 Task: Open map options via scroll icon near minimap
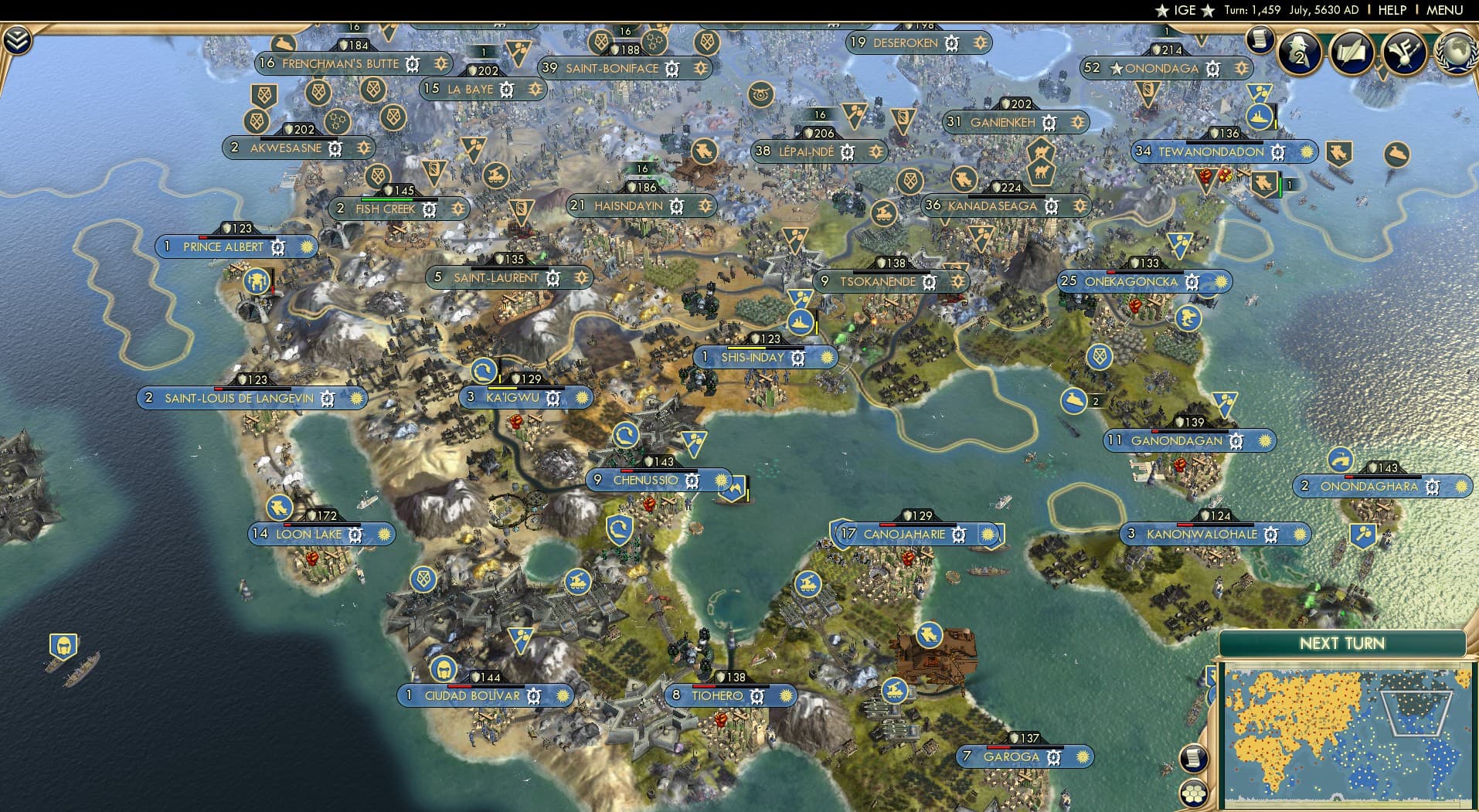[x=1194, y=758]
